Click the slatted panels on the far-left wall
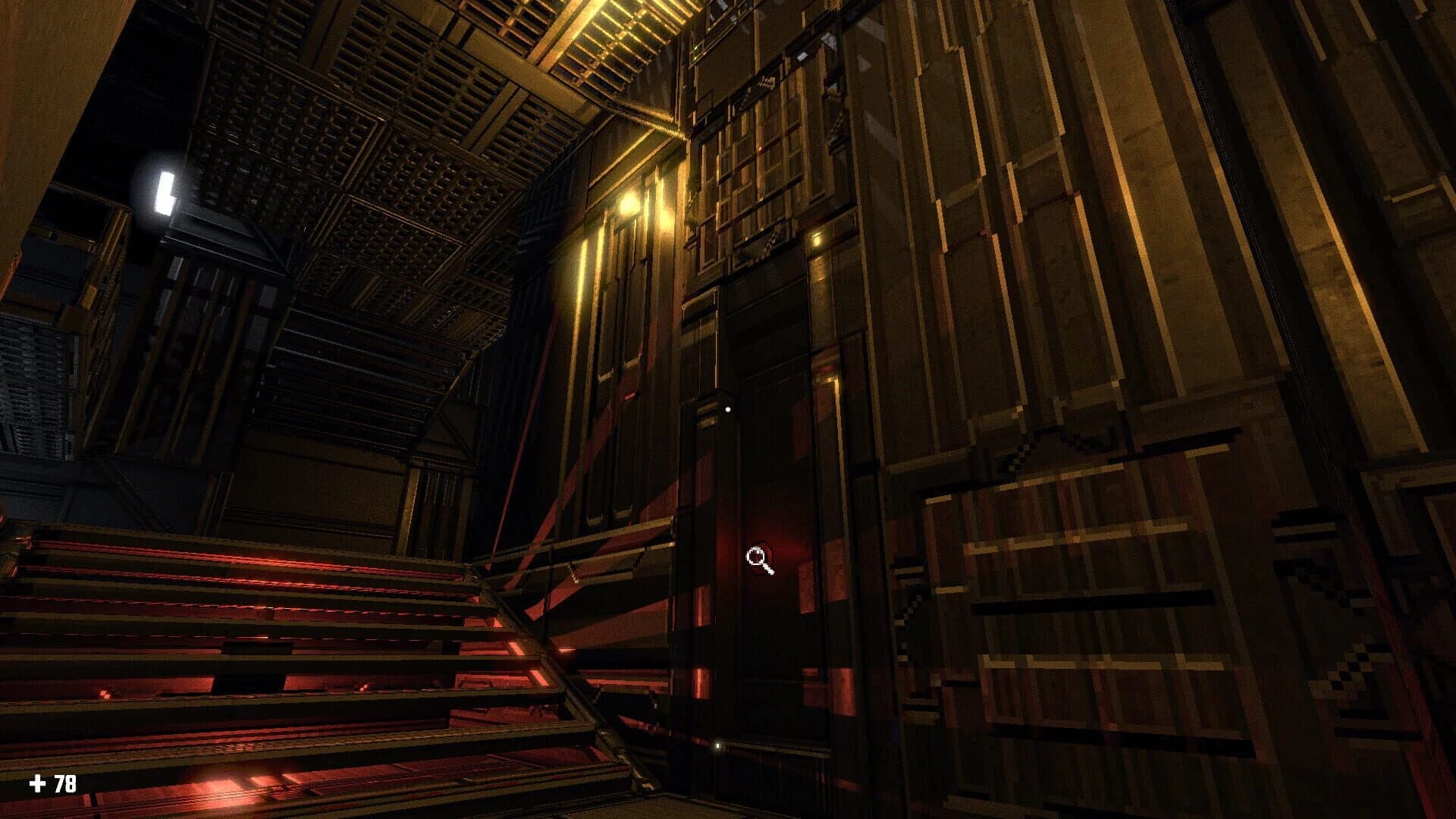This screenshot has width=1456, height=819. (x=30, y=379)
